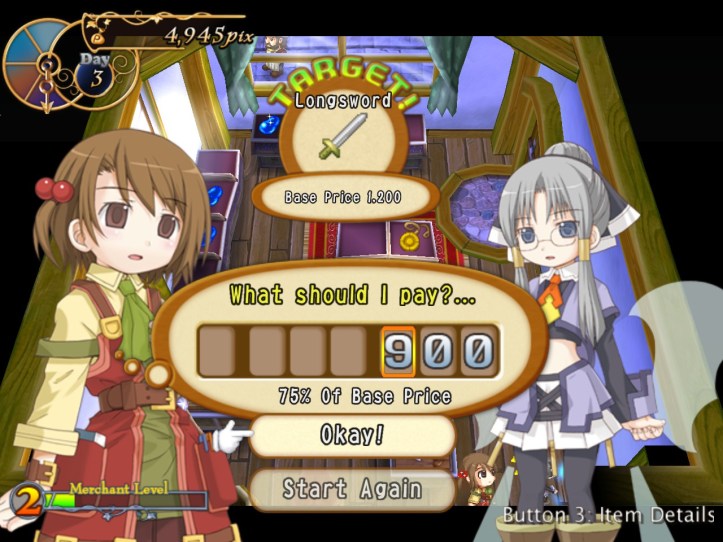The image size is (723, 542).
Task: Confirm the price with Okay!
Action: click(x=352, y=435)
